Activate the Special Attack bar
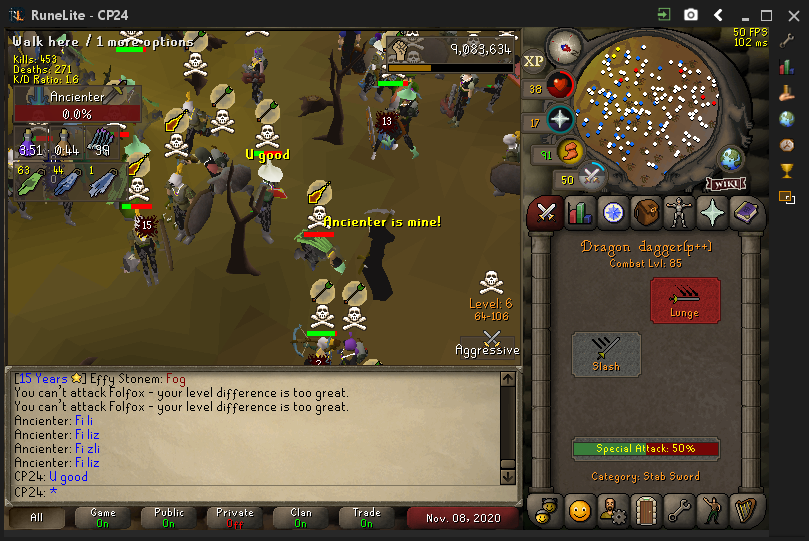 [x=645, y=449]
